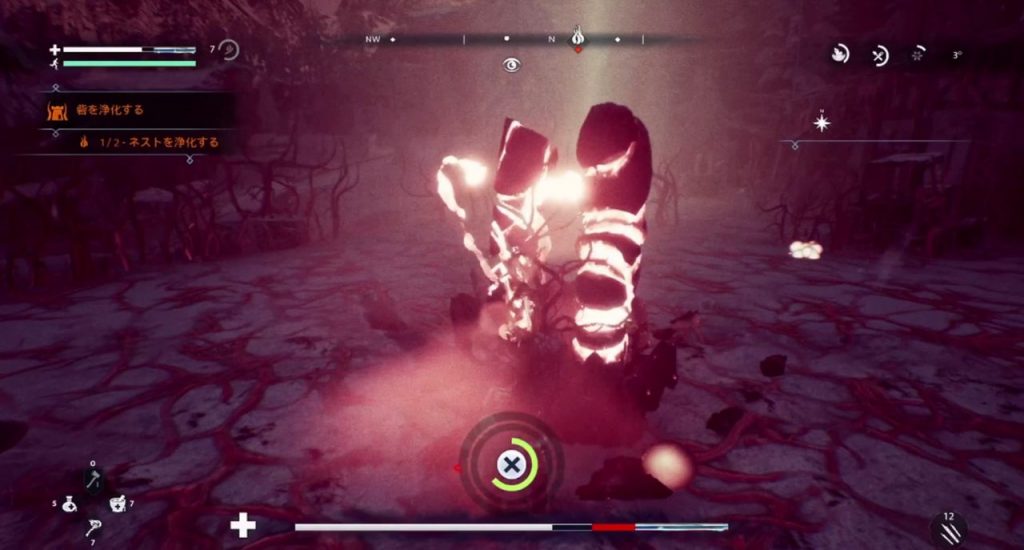Viewport: 1024px width, 550px height.
Task: Select the potion flask quick-slot item
Action: (69, 505)
